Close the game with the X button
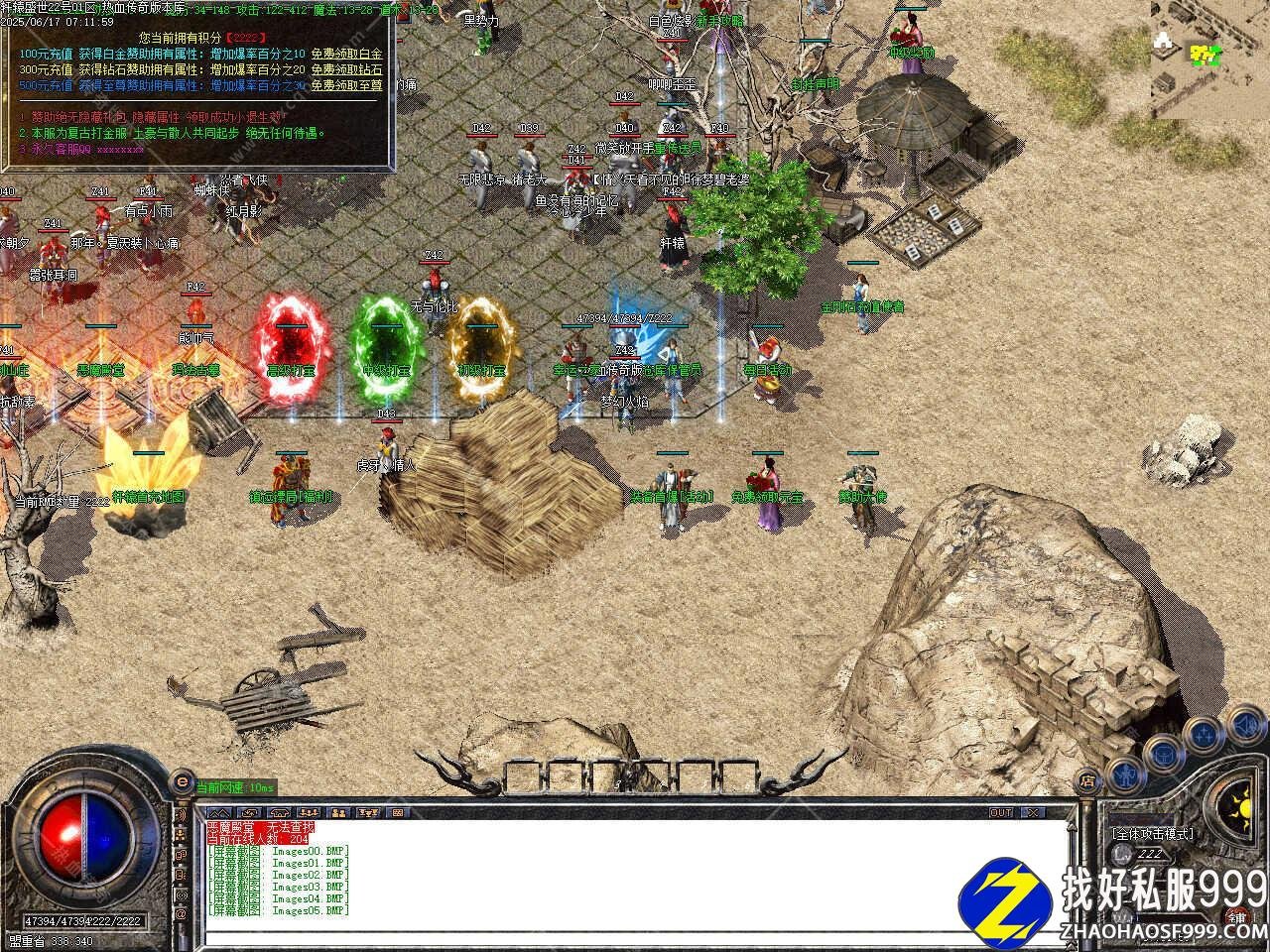This screenshot has width=1270, height=952. pos(1033,812)
